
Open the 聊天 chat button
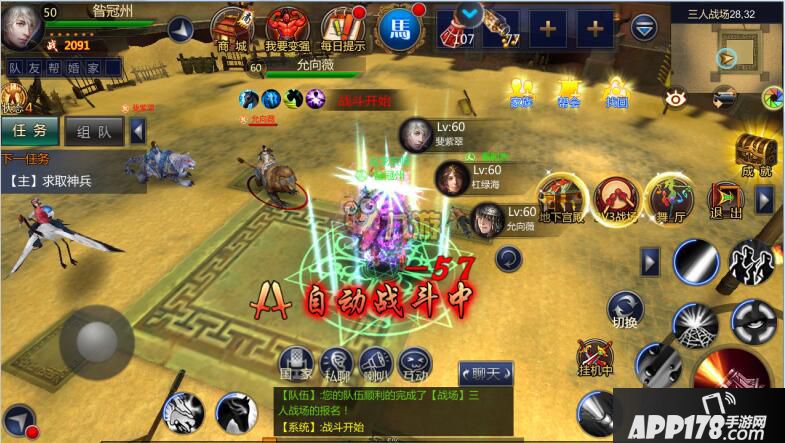491,372
